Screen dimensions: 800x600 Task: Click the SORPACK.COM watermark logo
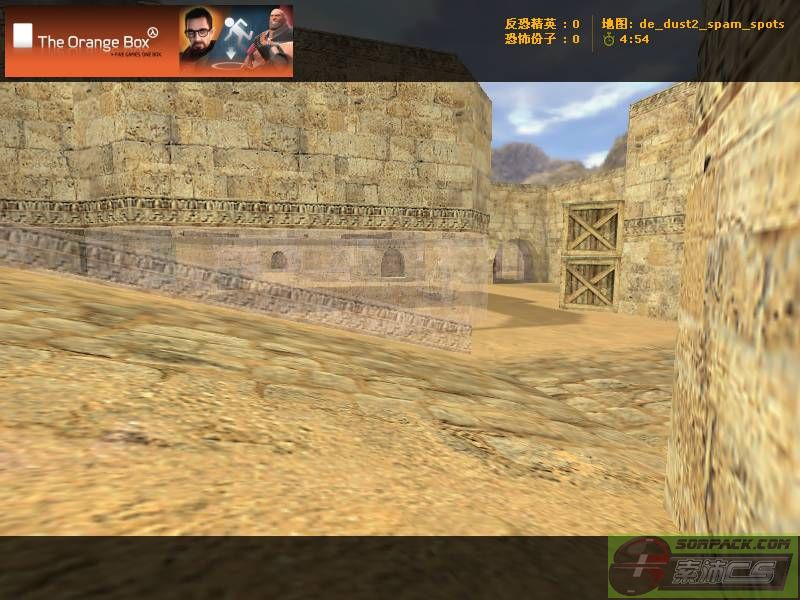pyautogui.click(x=702, y=566)
